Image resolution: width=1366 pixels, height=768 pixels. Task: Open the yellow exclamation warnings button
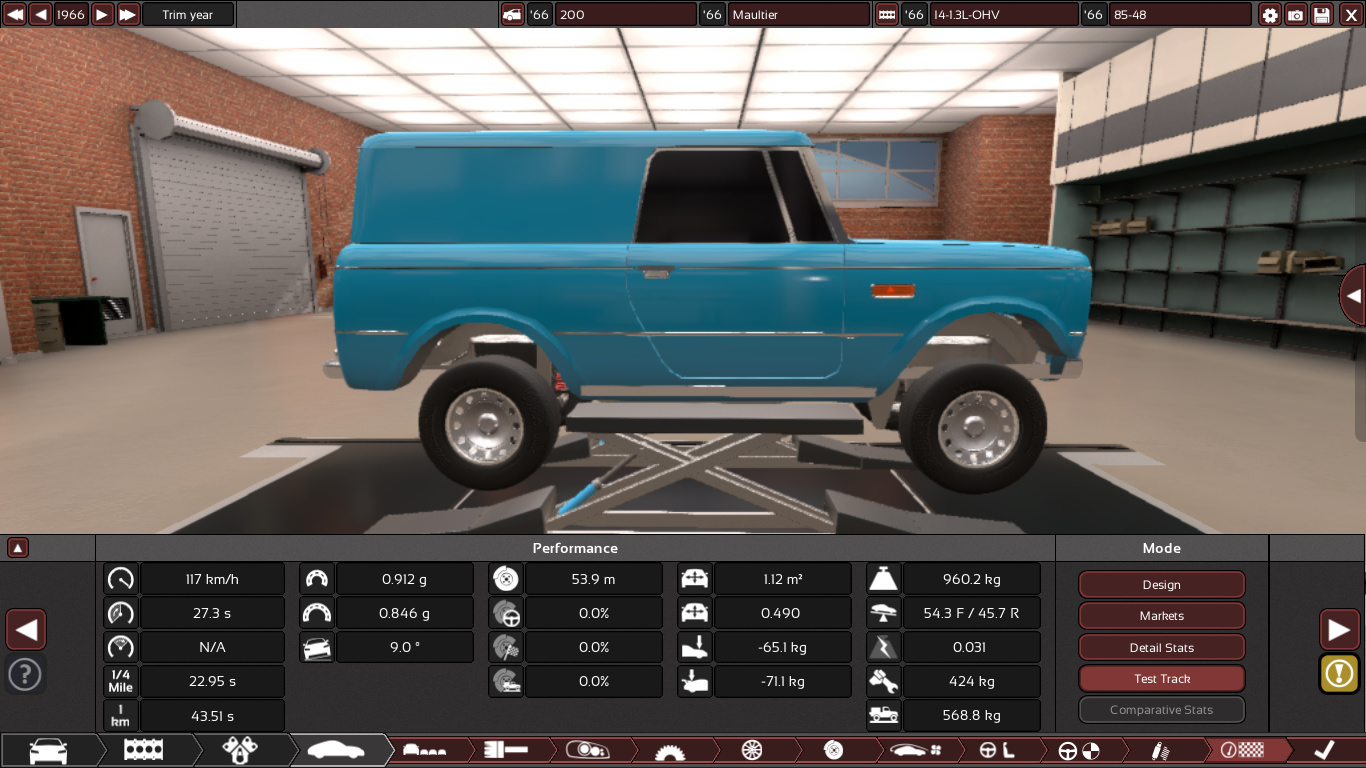pyautogui.click(x=1339, y=673)
